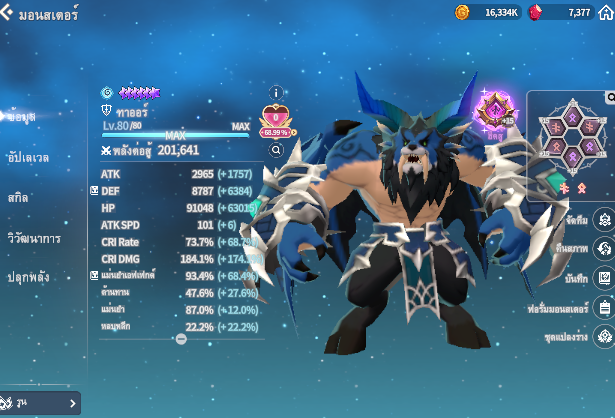Open the ปลุกพลัง tab
615x418 pixels.
pyautogui.click(x=29, y=277)
